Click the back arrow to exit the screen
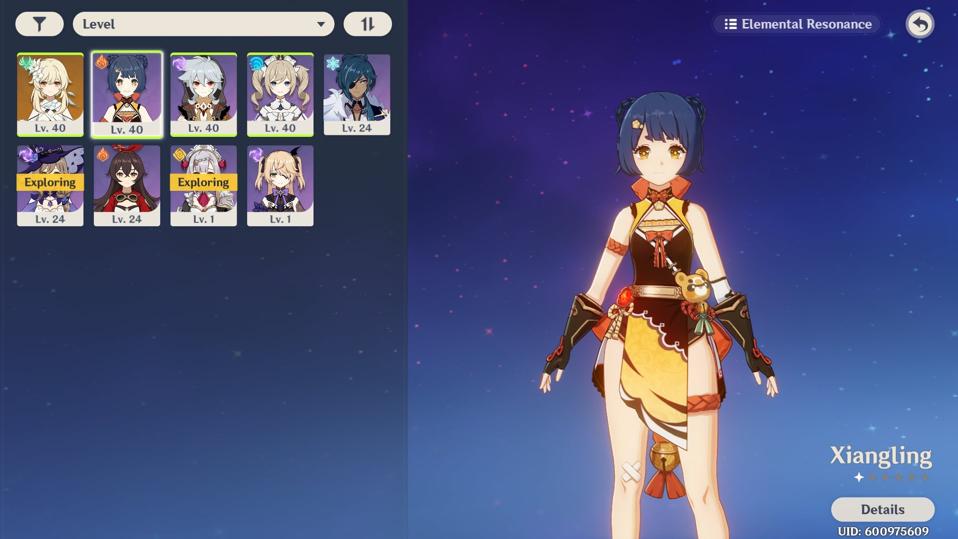Screen dimensions: 958x539 point(919,24)
